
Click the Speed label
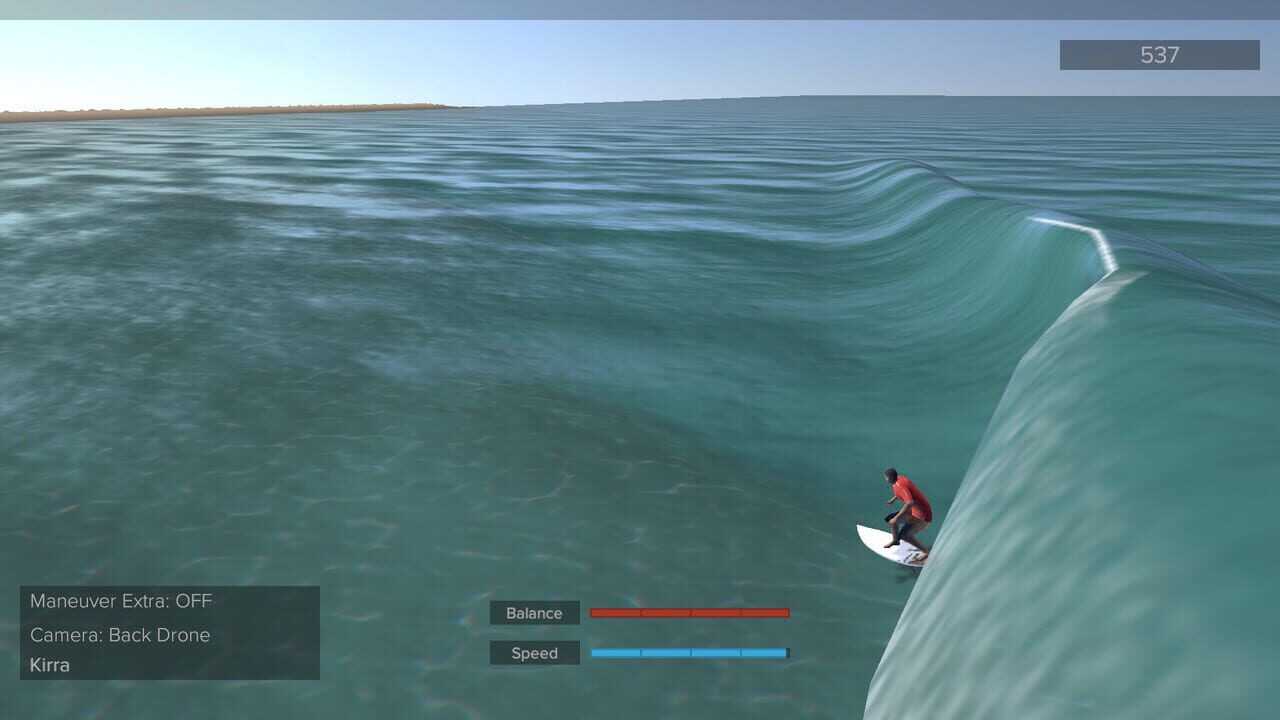(534, 652)
